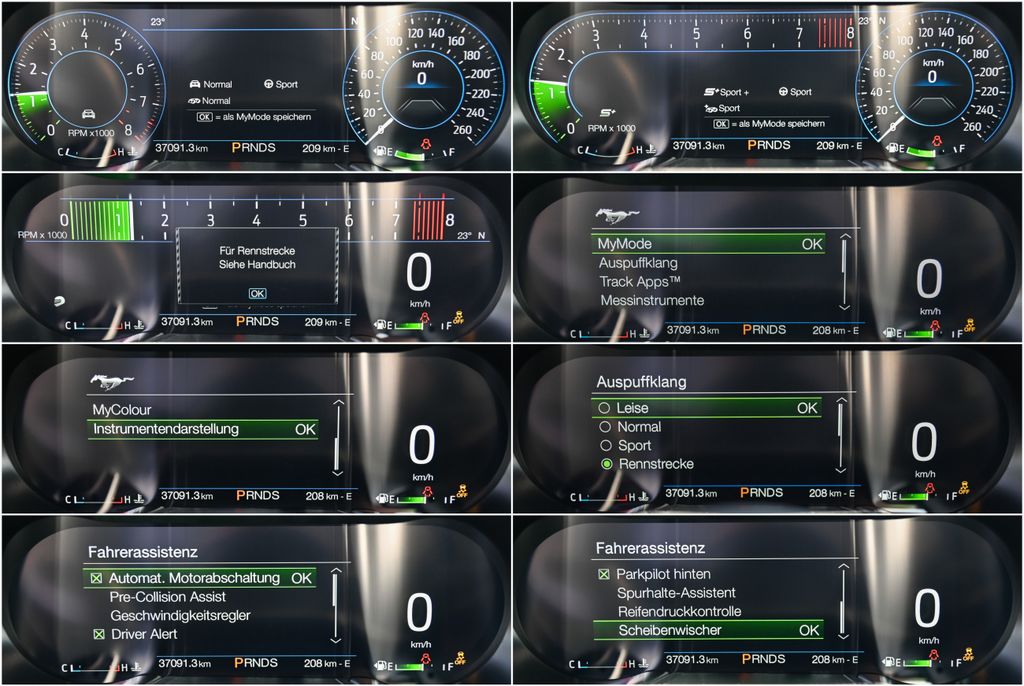Open the Spurhalte-Assistent entry
Screen dimensions: 1024x686
[x=679, y=593]
